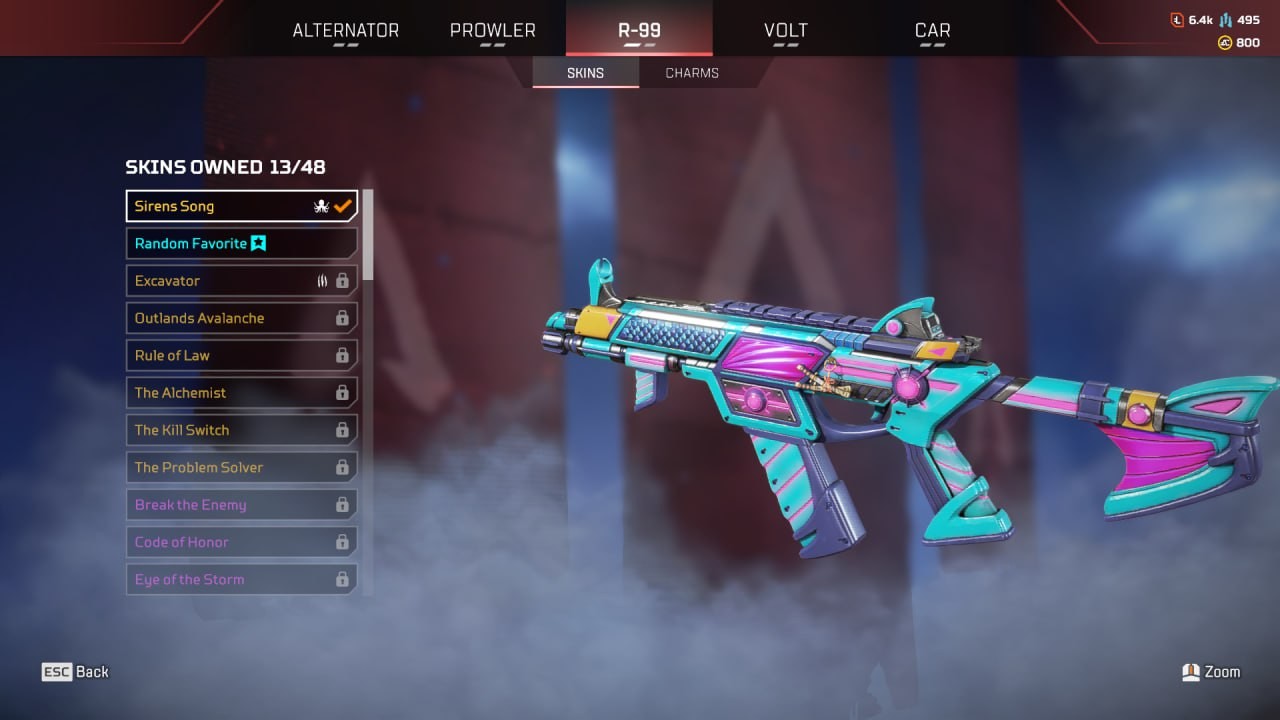The image size is (1280, 720).
Task: Select the Eye of the Storm skin
Action: coord(241,579)
